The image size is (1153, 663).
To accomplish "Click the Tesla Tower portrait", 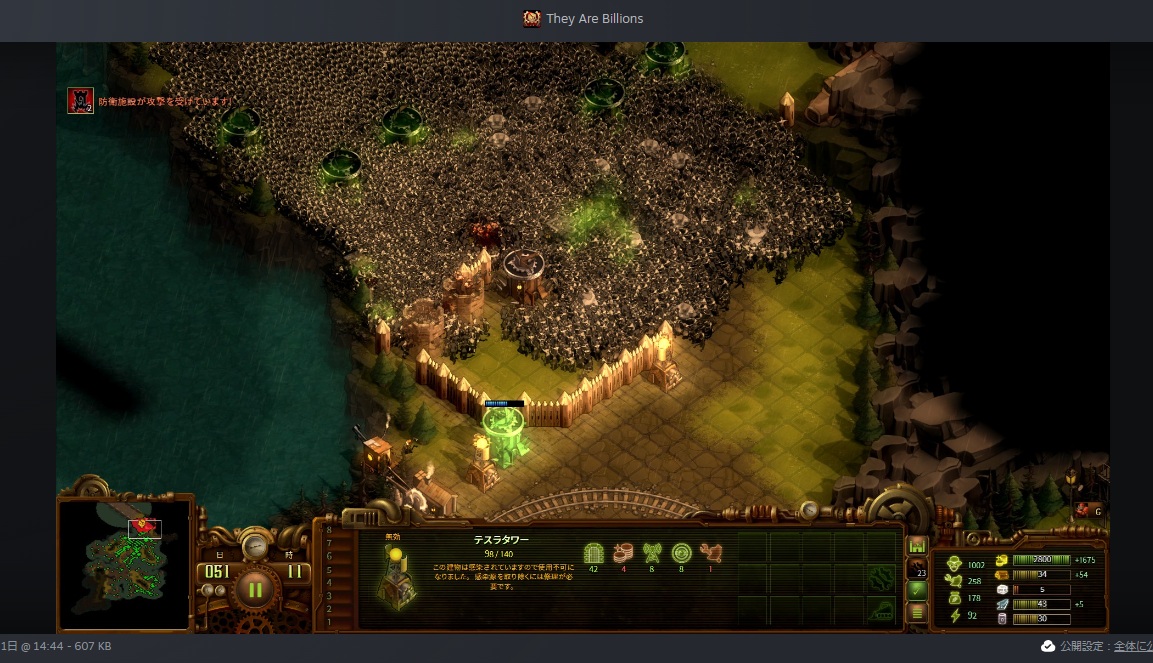I will point(398,582).
